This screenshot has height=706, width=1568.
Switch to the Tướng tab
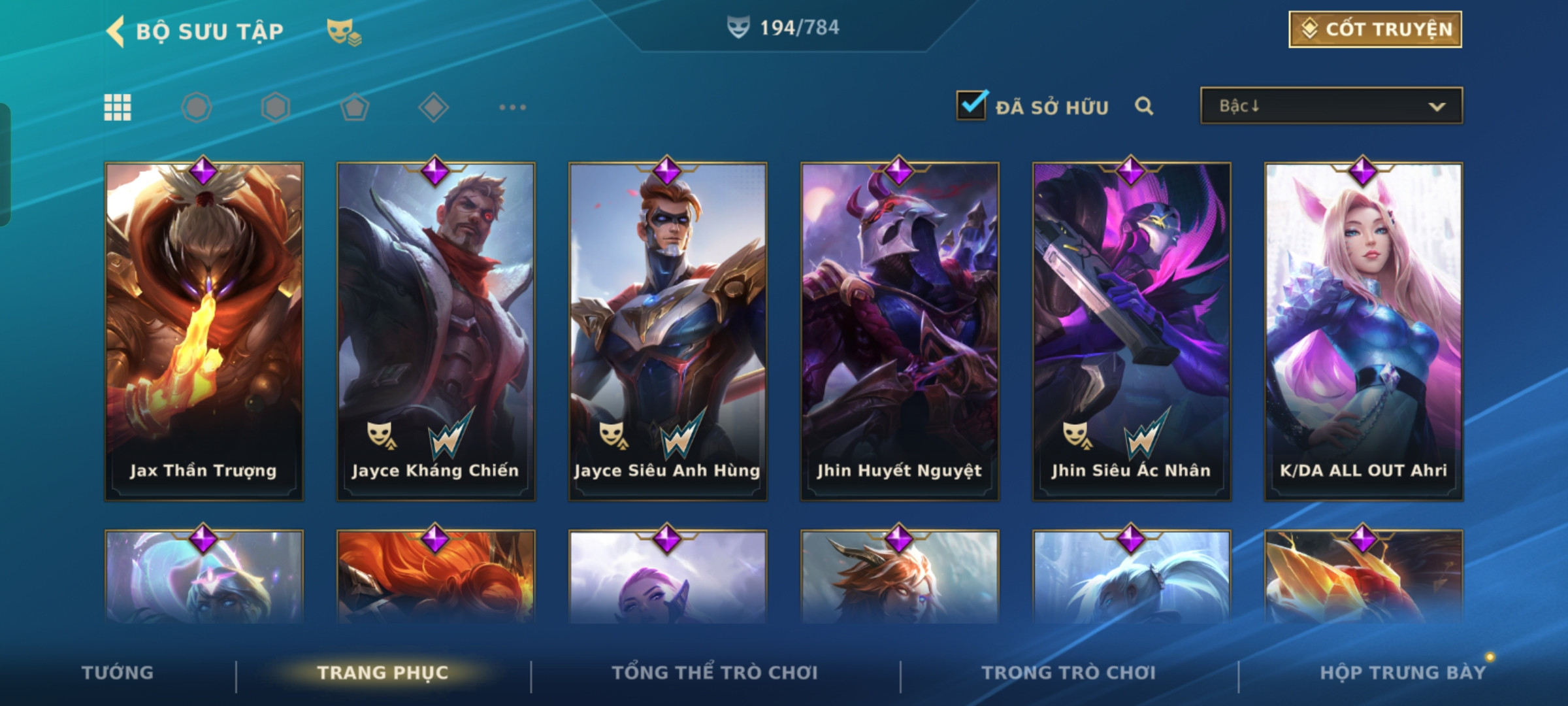(x=118, y=673)
